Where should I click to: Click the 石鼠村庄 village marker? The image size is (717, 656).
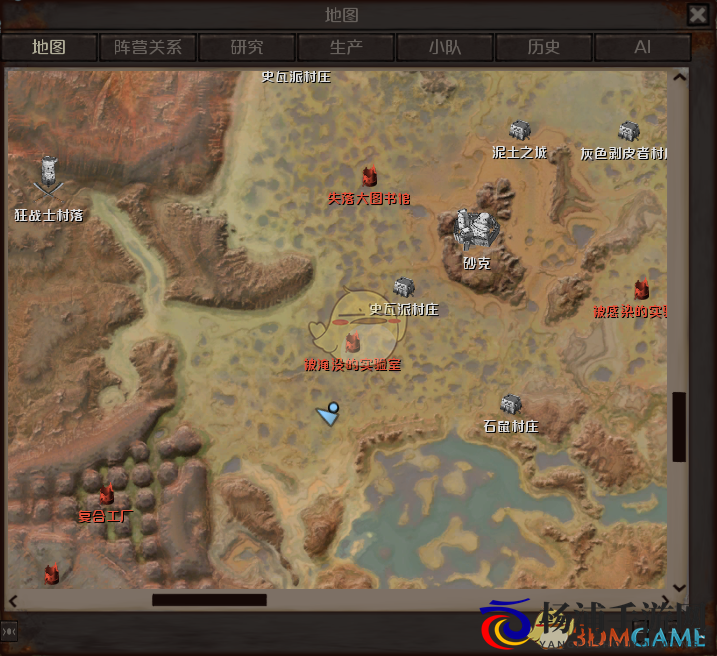click(x=511, y=405)
